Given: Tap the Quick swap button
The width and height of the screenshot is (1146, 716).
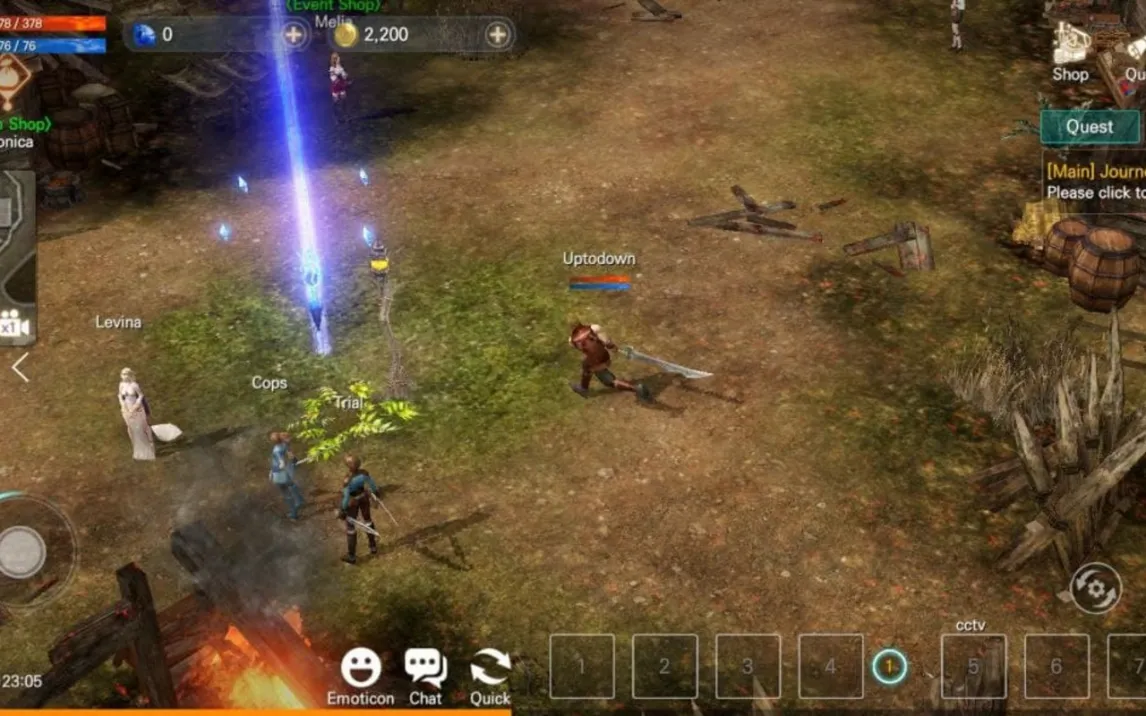Looking at the screenshot, I should tap(490, 673).
